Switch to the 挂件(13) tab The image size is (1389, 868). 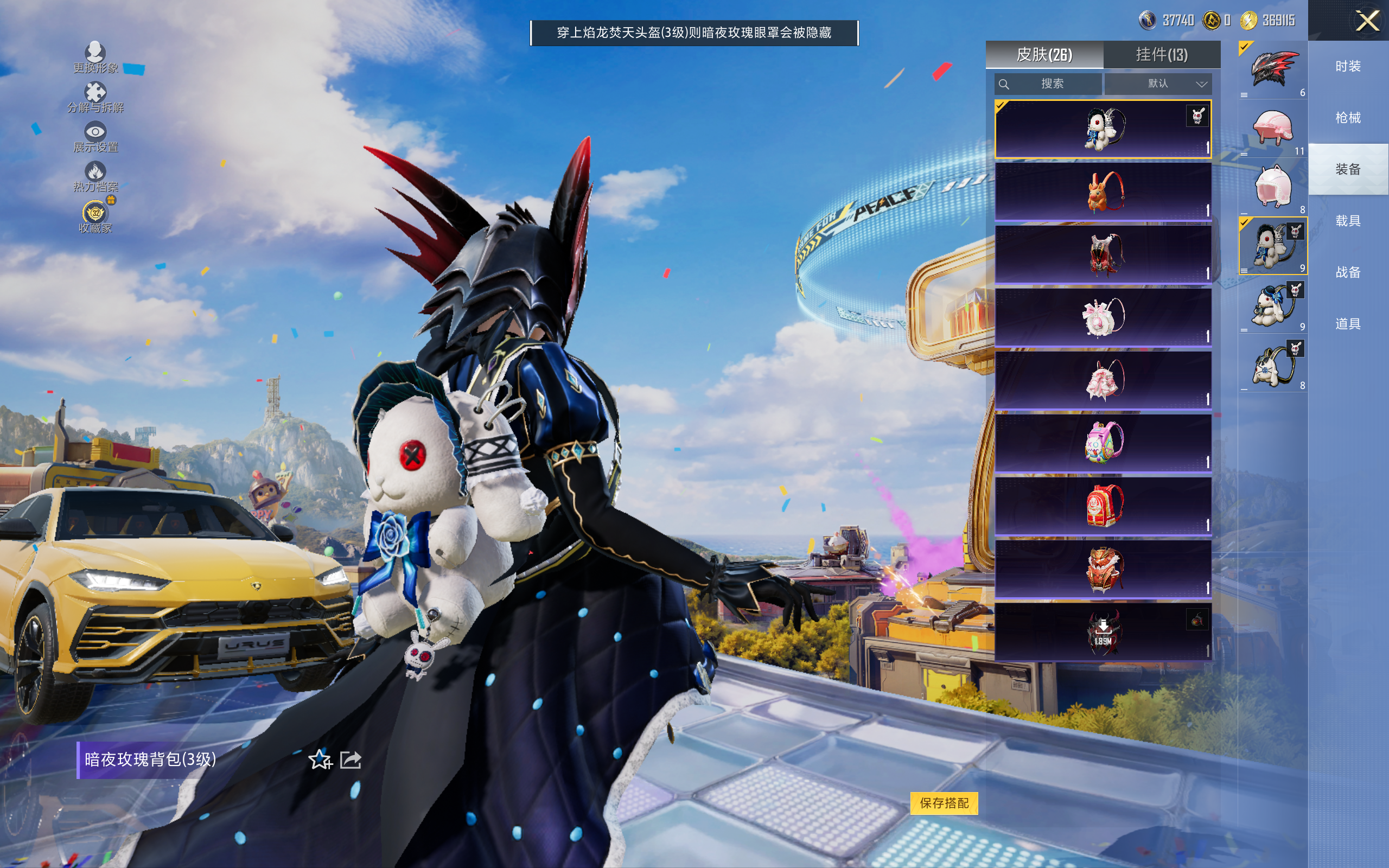[x=1161, y=55]
